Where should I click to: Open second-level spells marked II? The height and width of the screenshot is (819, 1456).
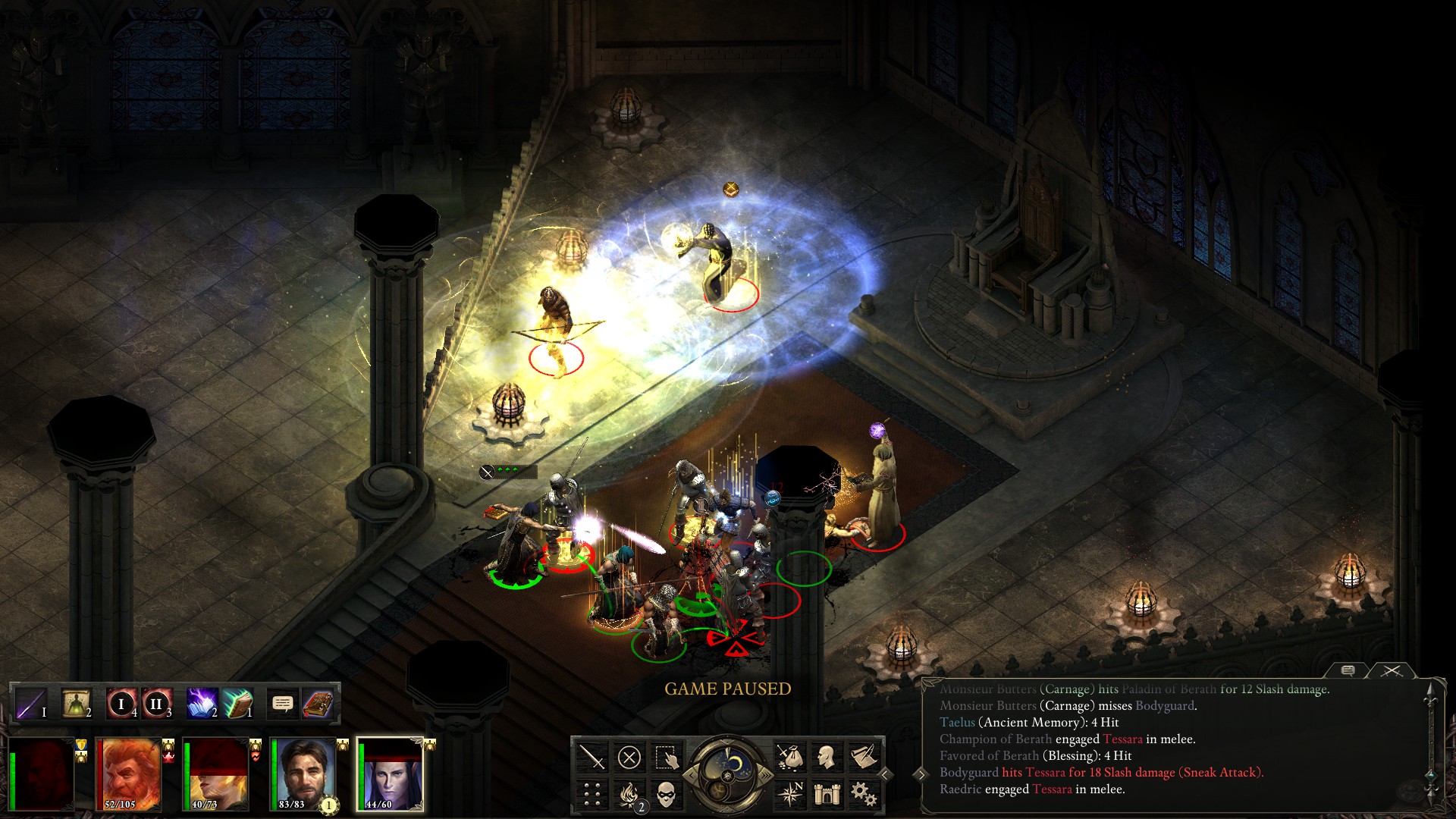[x=156, y=704]
